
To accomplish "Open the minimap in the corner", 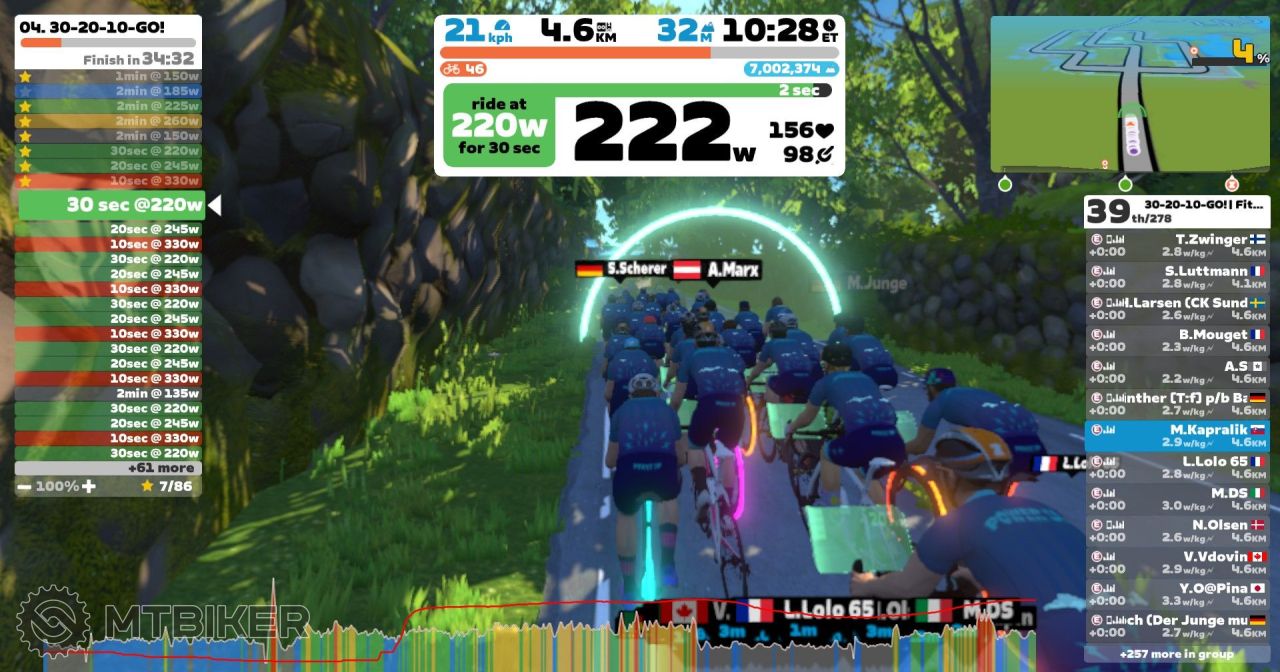I will [x=1130, y=94].
